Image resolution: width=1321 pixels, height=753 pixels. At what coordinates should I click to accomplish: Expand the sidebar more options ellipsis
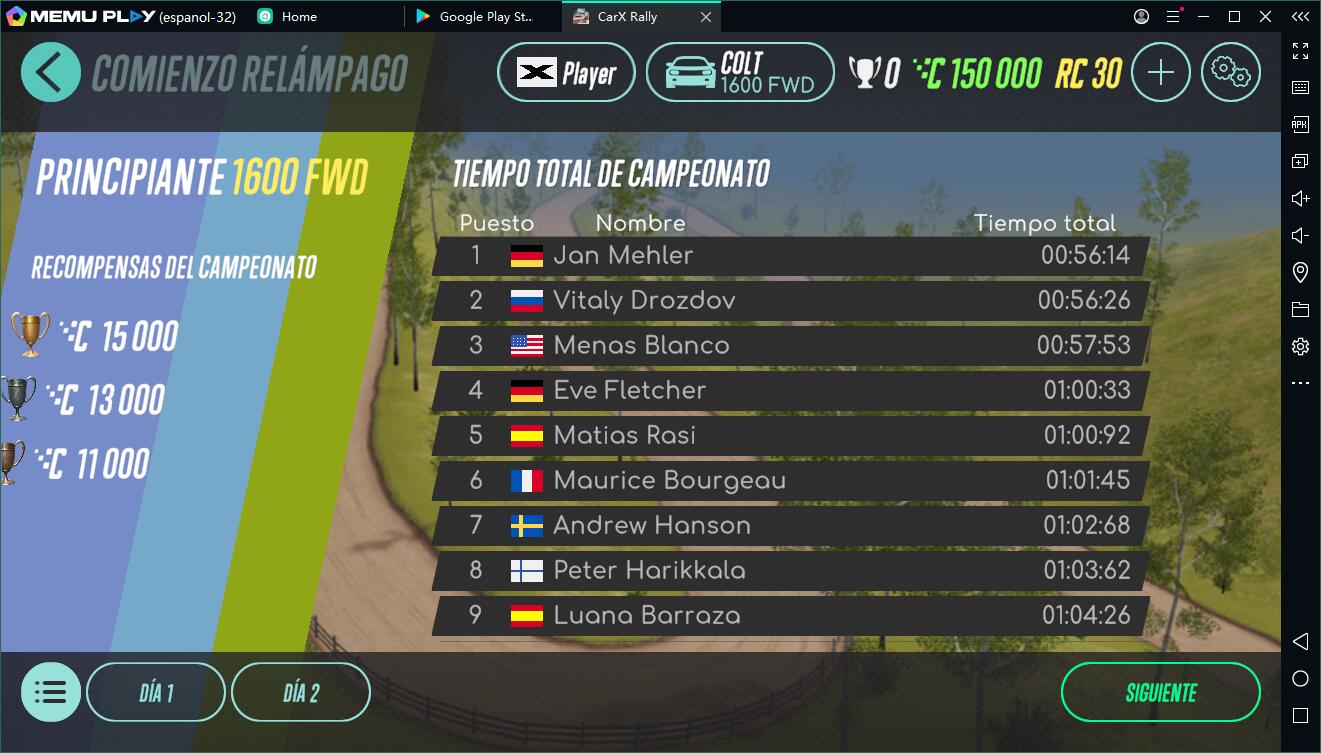(x=1300, y=382)
